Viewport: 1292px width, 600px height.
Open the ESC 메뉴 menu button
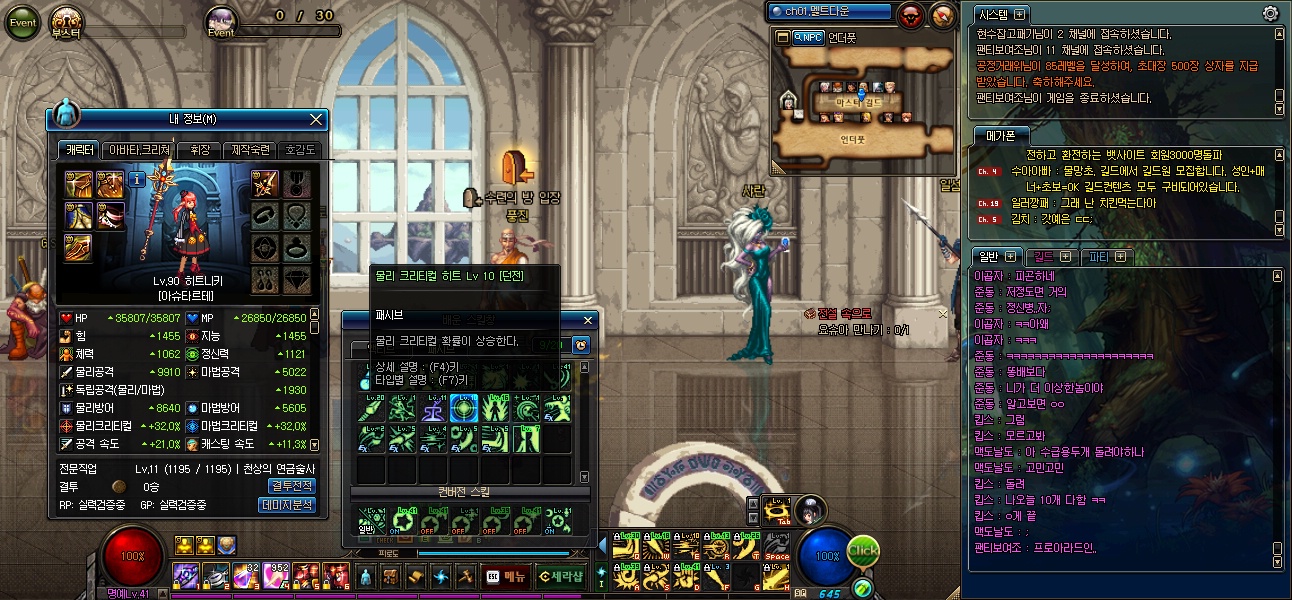[x=505, y=575]
